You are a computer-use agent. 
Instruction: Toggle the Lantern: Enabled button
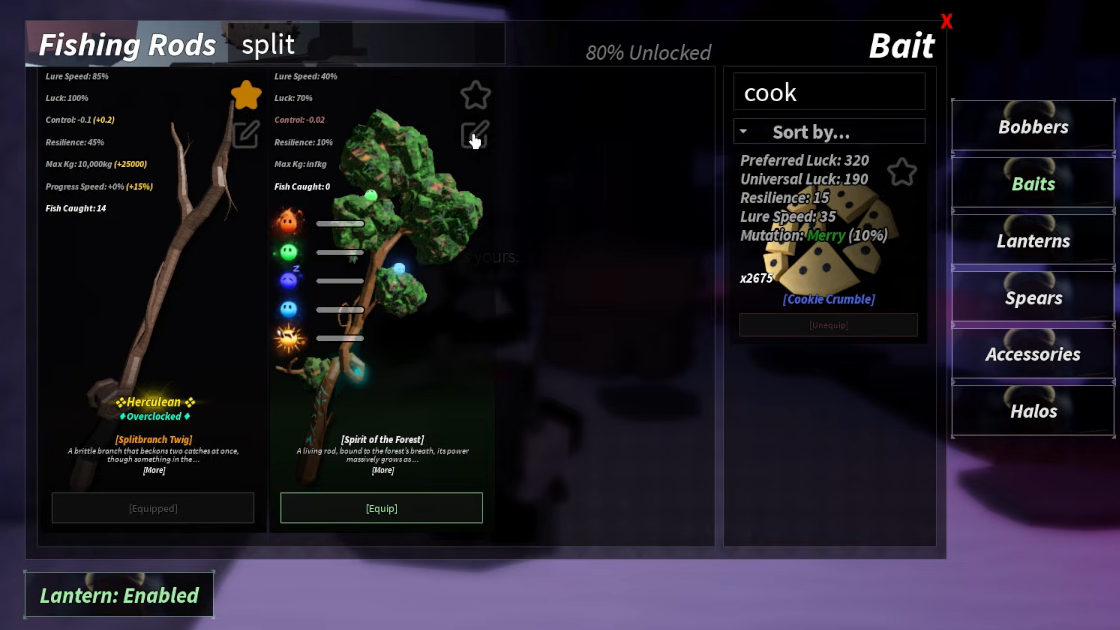point(119,596)
